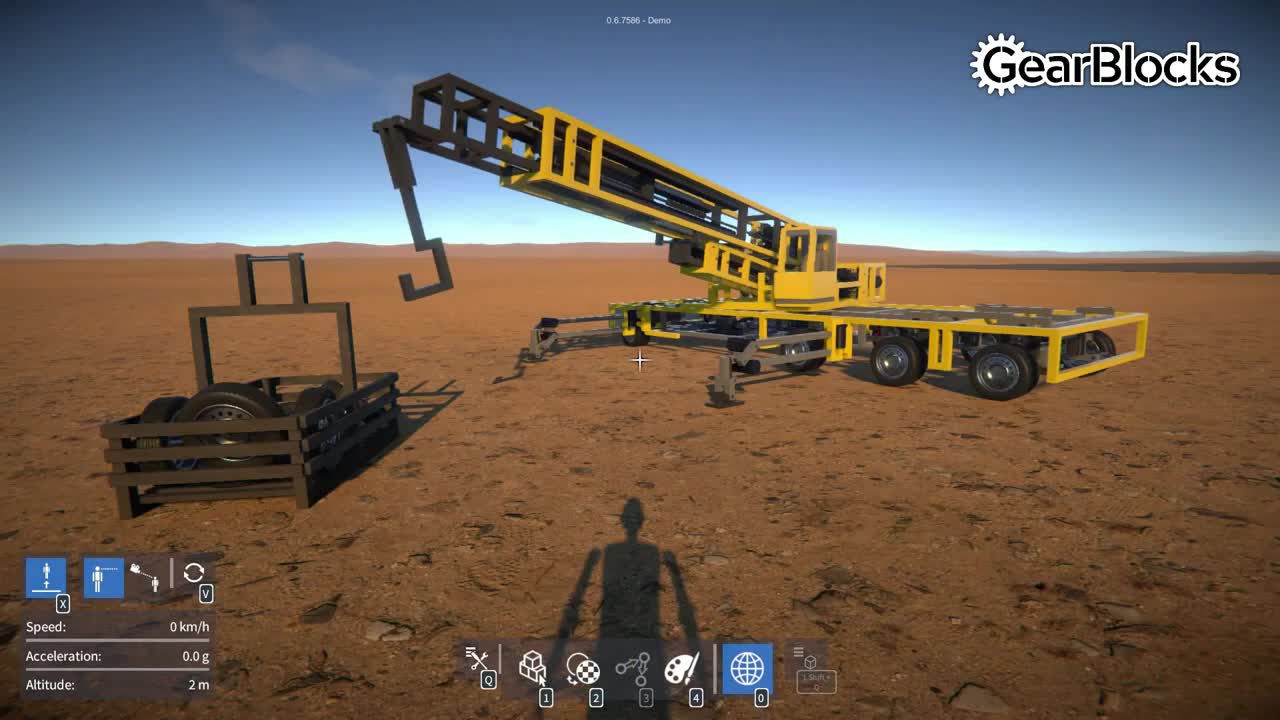
Task: Select the world tool (globe icon)
Action: pyautogui.click(x=748, y=668)
